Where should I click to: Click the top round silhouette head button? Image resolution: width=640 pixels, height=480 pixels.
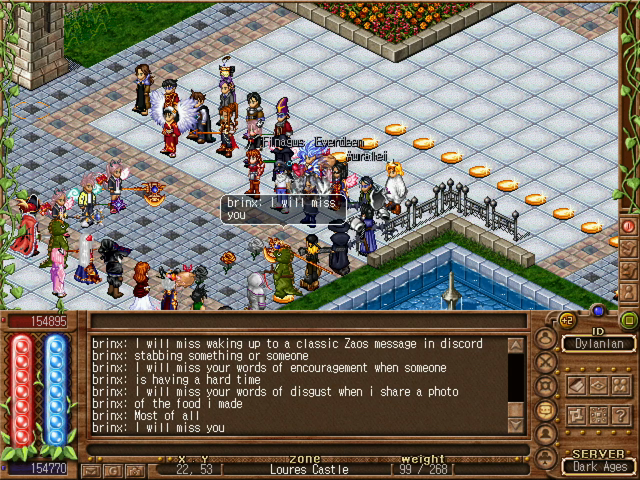tap(546, 339)
